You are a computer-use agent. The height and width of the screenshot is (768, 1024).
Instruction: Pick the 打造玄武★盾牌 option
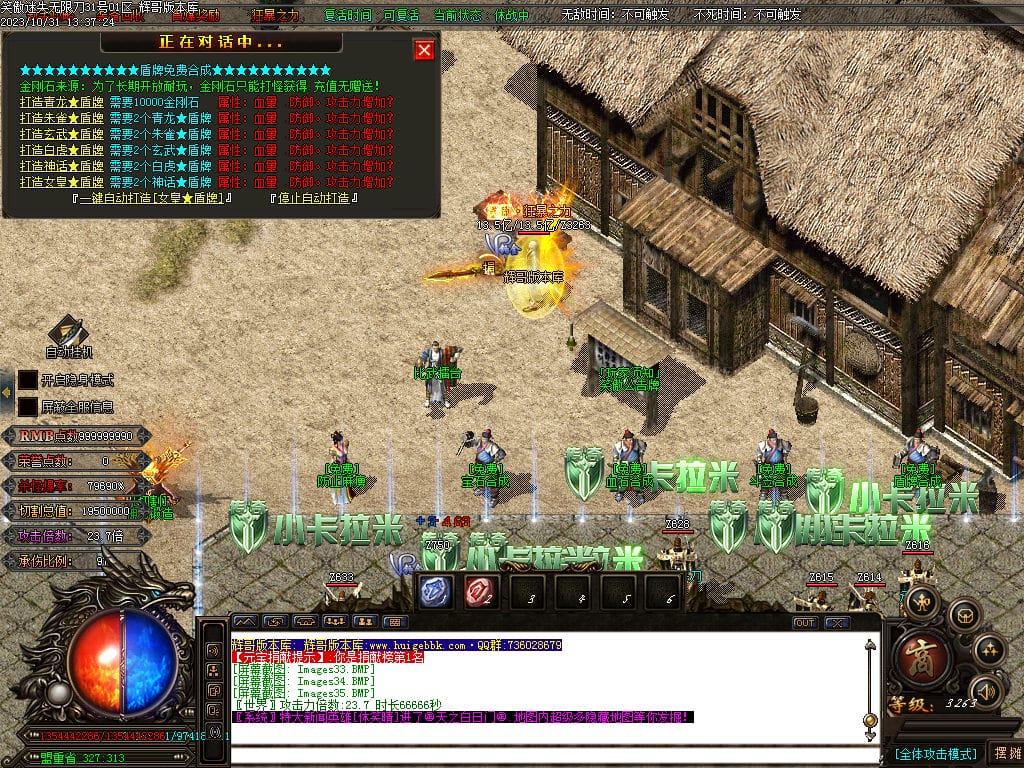click(62, 134)
